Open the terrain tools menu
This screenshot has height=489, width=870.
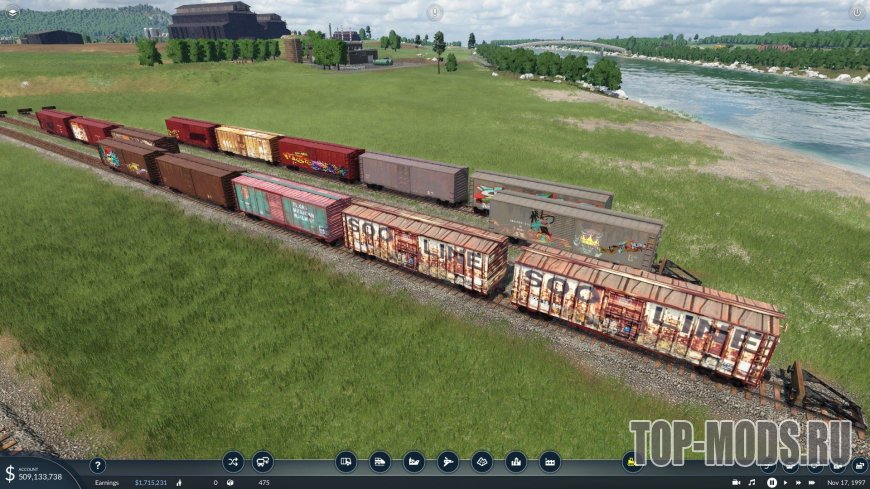[x=482, y=462]
